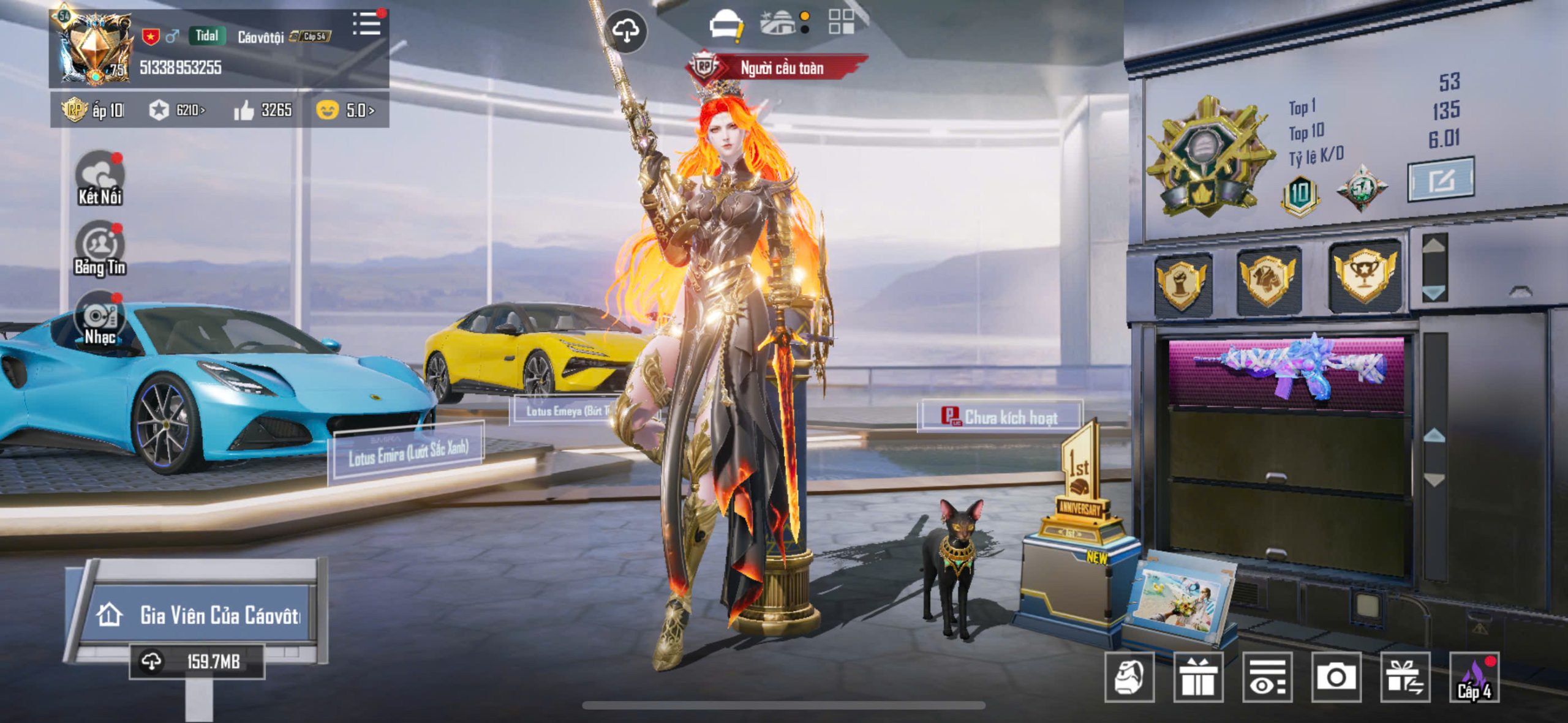Tap the cloud download icon near the character

(x=625, y=31)
